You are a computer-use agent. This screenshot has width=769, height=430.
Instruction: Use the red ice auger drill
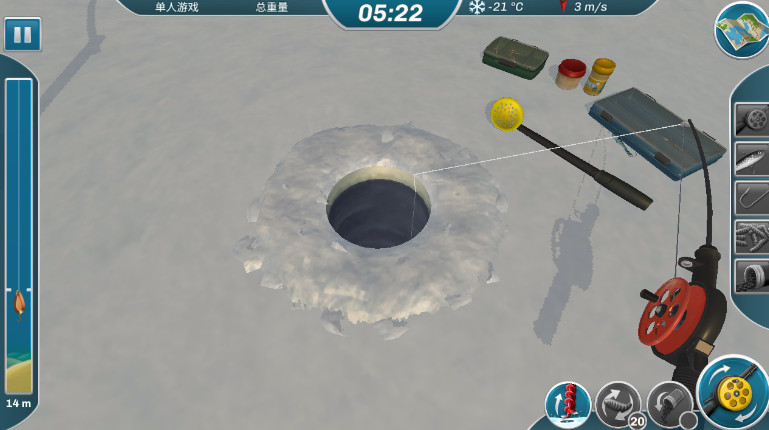pos(568,404)
